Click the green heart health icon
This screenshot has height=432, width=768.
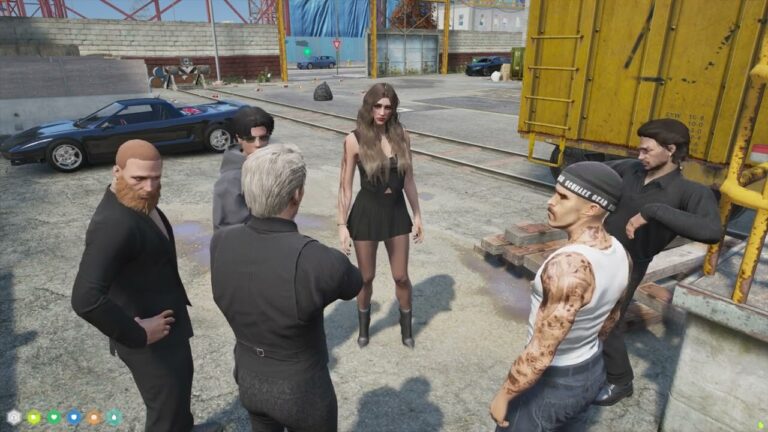click(54, 417)
